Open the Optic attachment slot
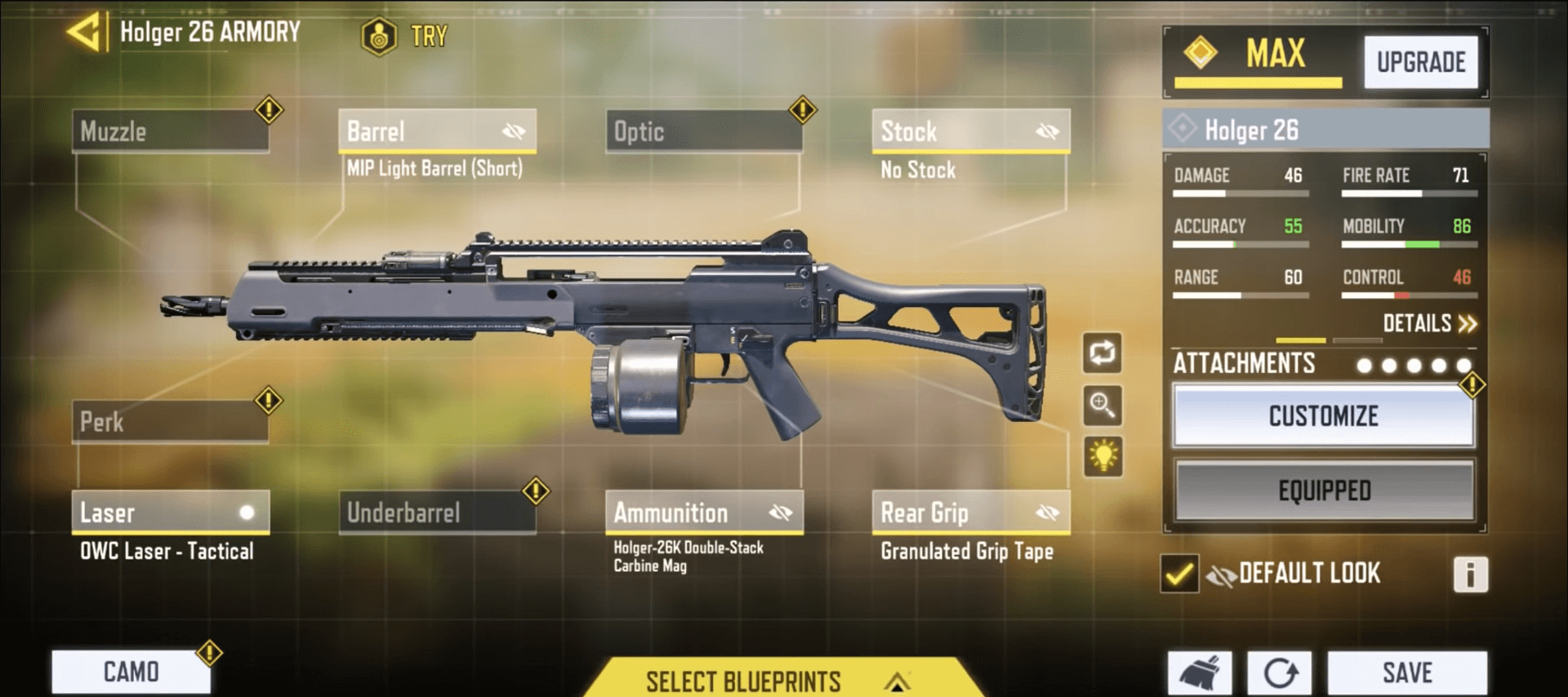 coord(702,131)
